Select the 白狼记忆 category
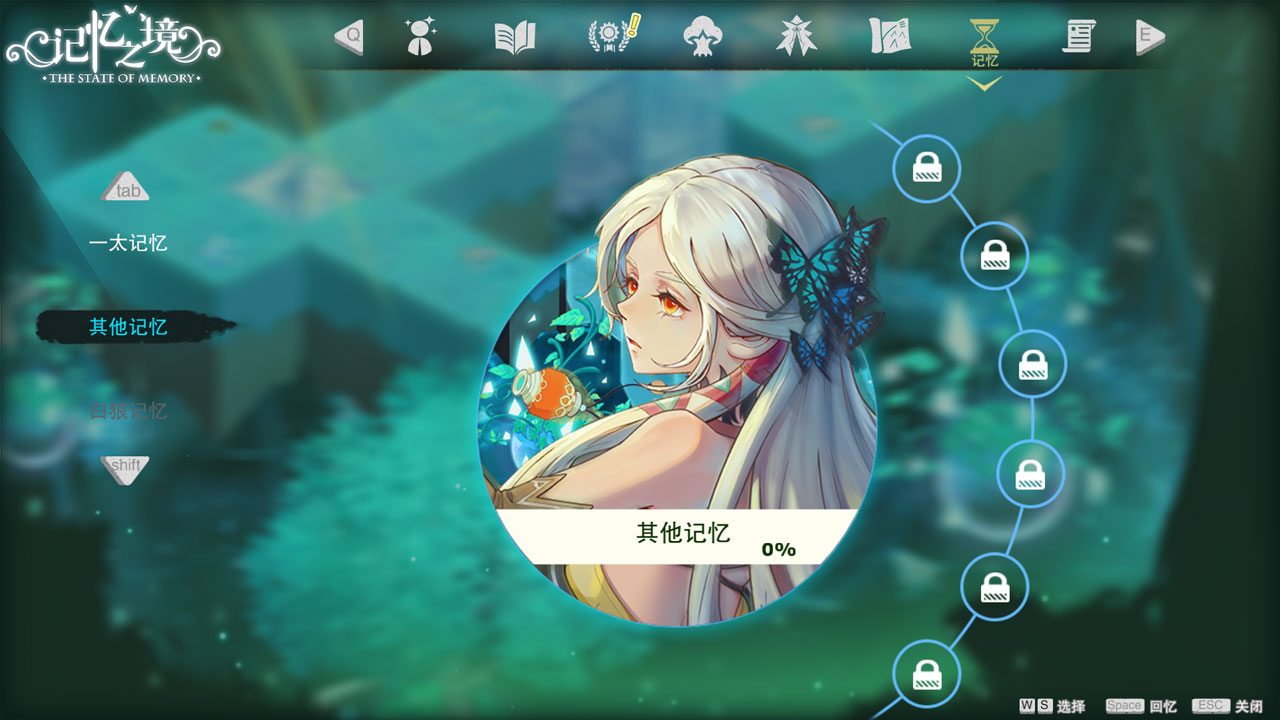The width and height of the screenshot is (1280, 720). pos(128,410)
